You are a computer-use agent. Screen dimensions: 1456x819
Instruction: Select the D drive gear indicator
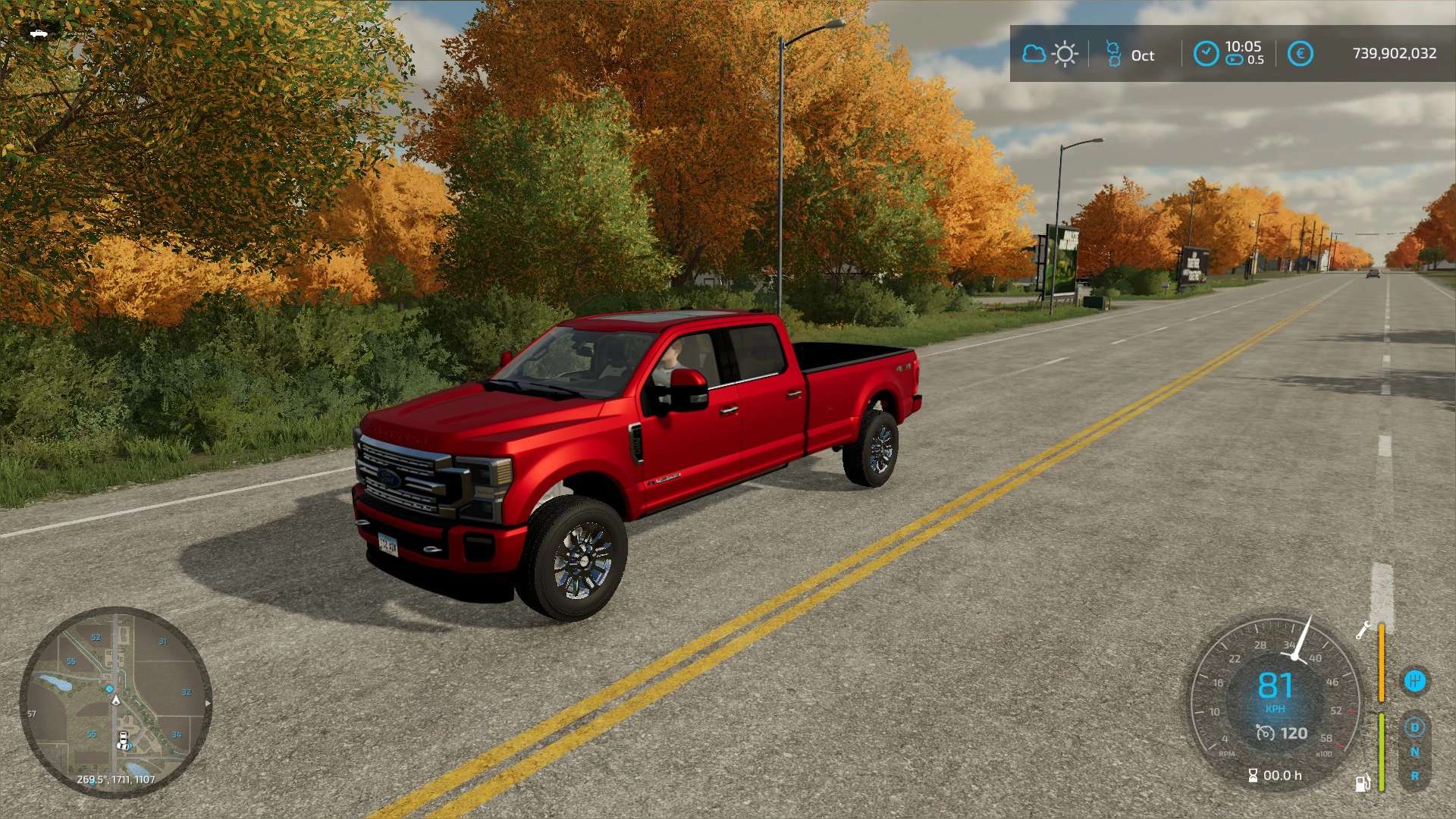[1414, 728]
